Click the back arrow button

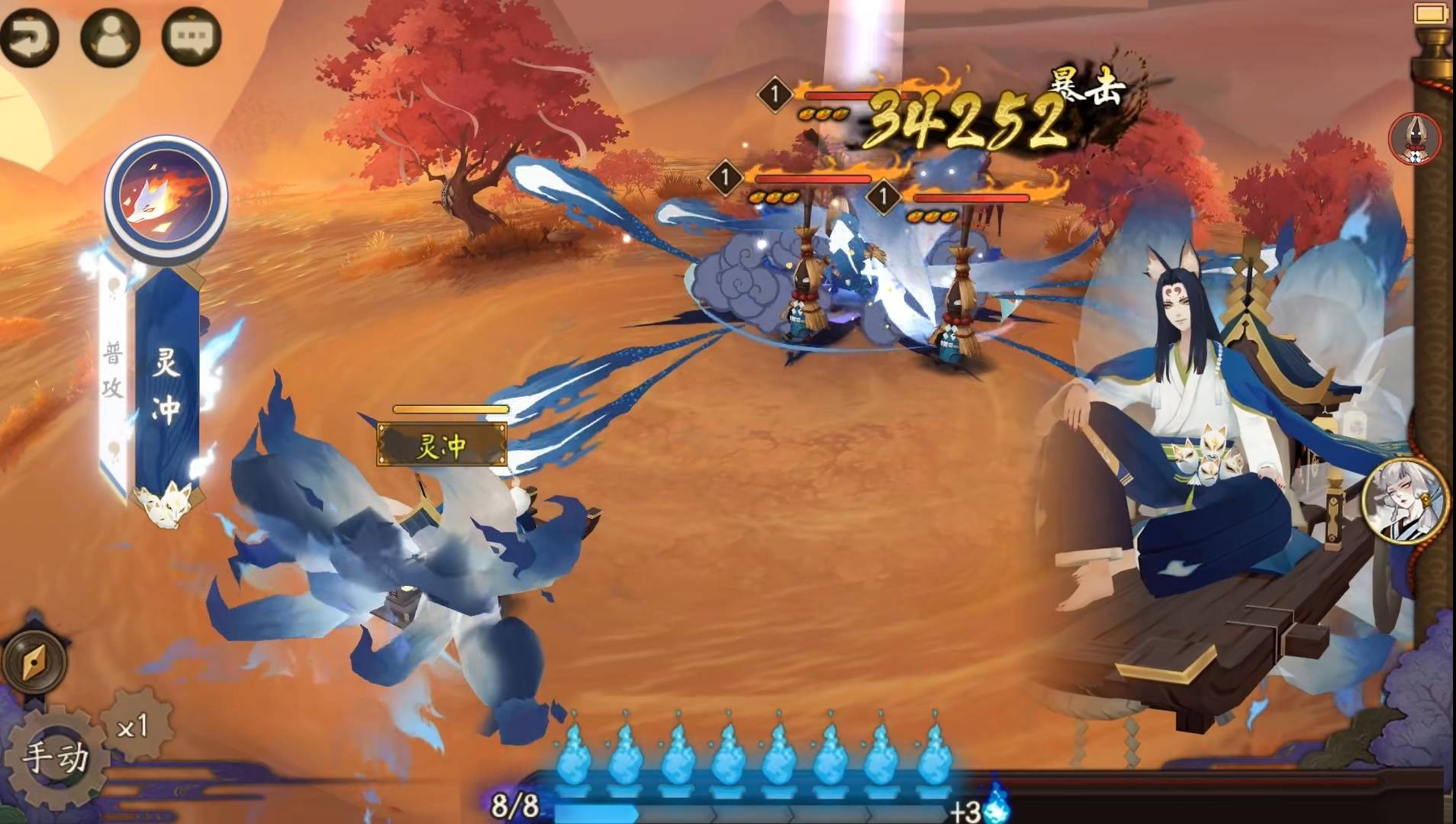point(29,37)
